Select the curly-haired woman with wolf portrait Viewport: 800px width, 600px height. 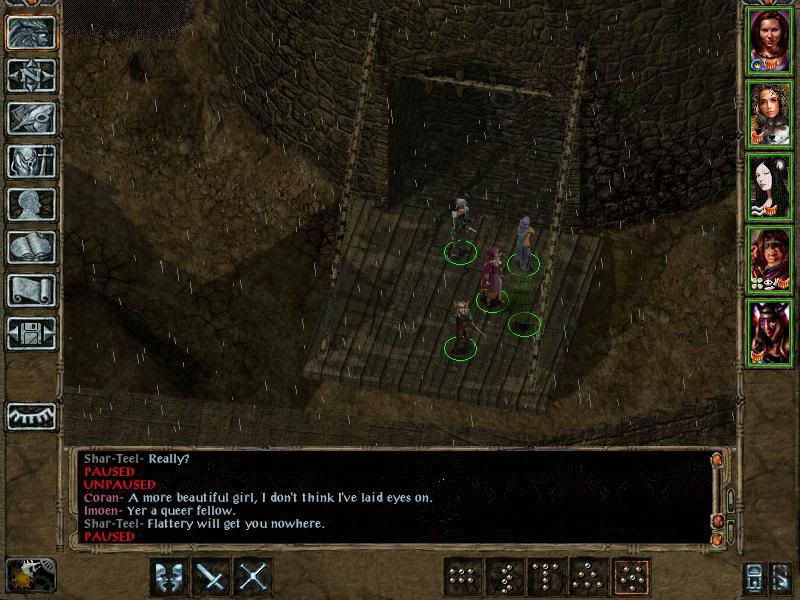[x=769, y=113]
